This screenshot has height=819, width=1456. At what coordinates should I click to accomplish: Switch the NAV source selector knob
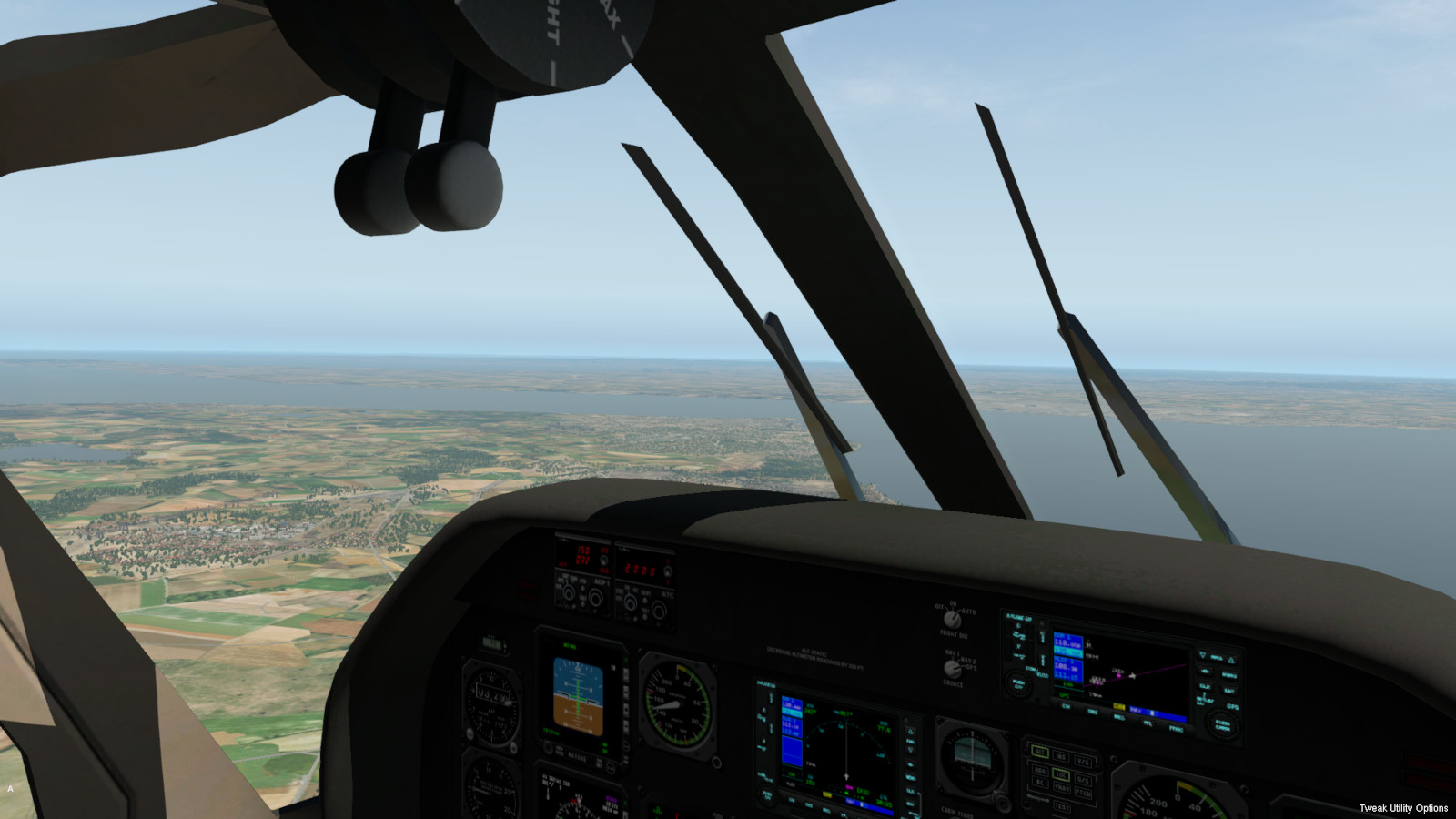pyautogui.click(x=952, y=669)
